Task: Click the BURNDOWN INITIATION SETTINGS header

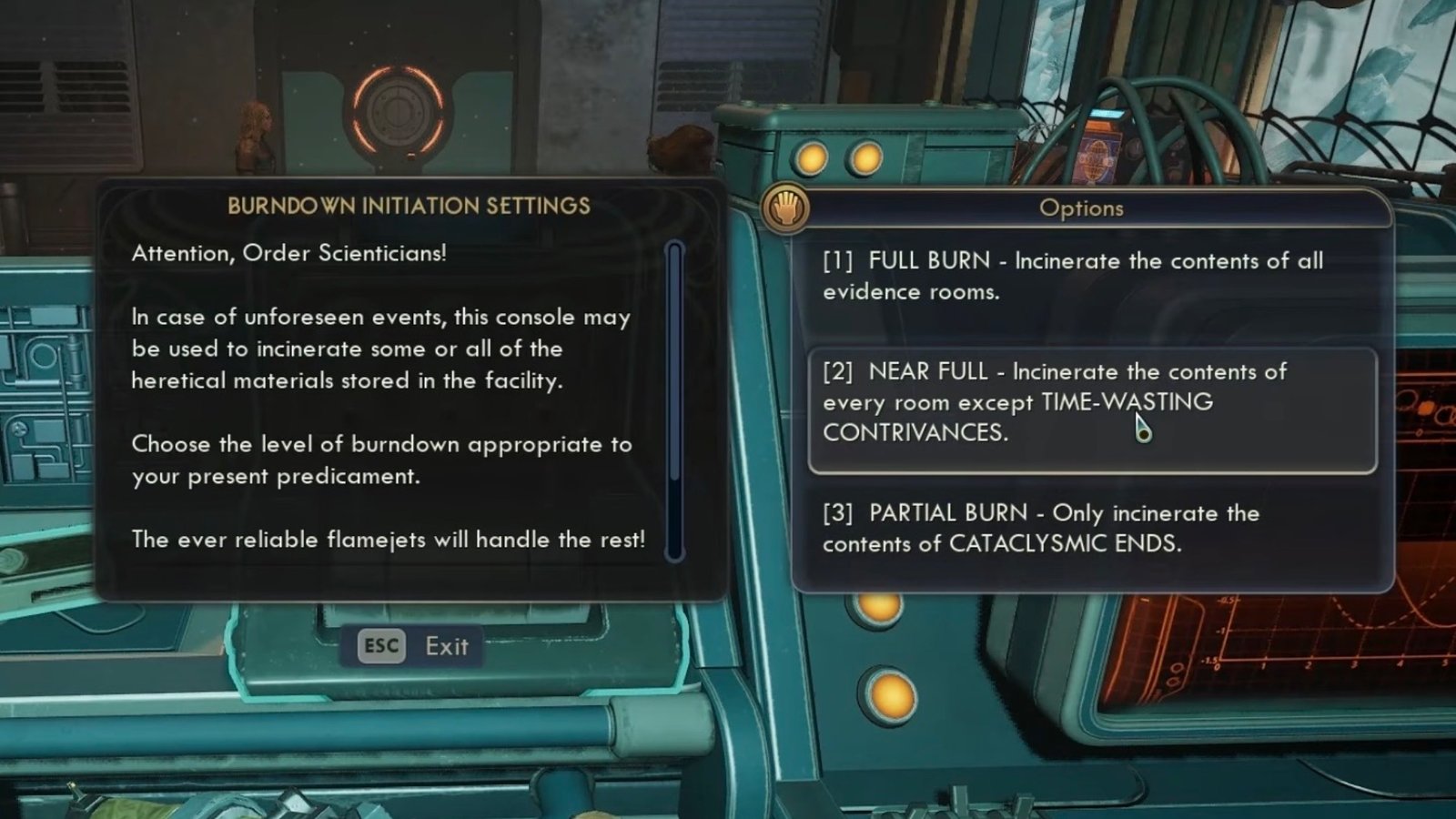Action: [408, 205]
